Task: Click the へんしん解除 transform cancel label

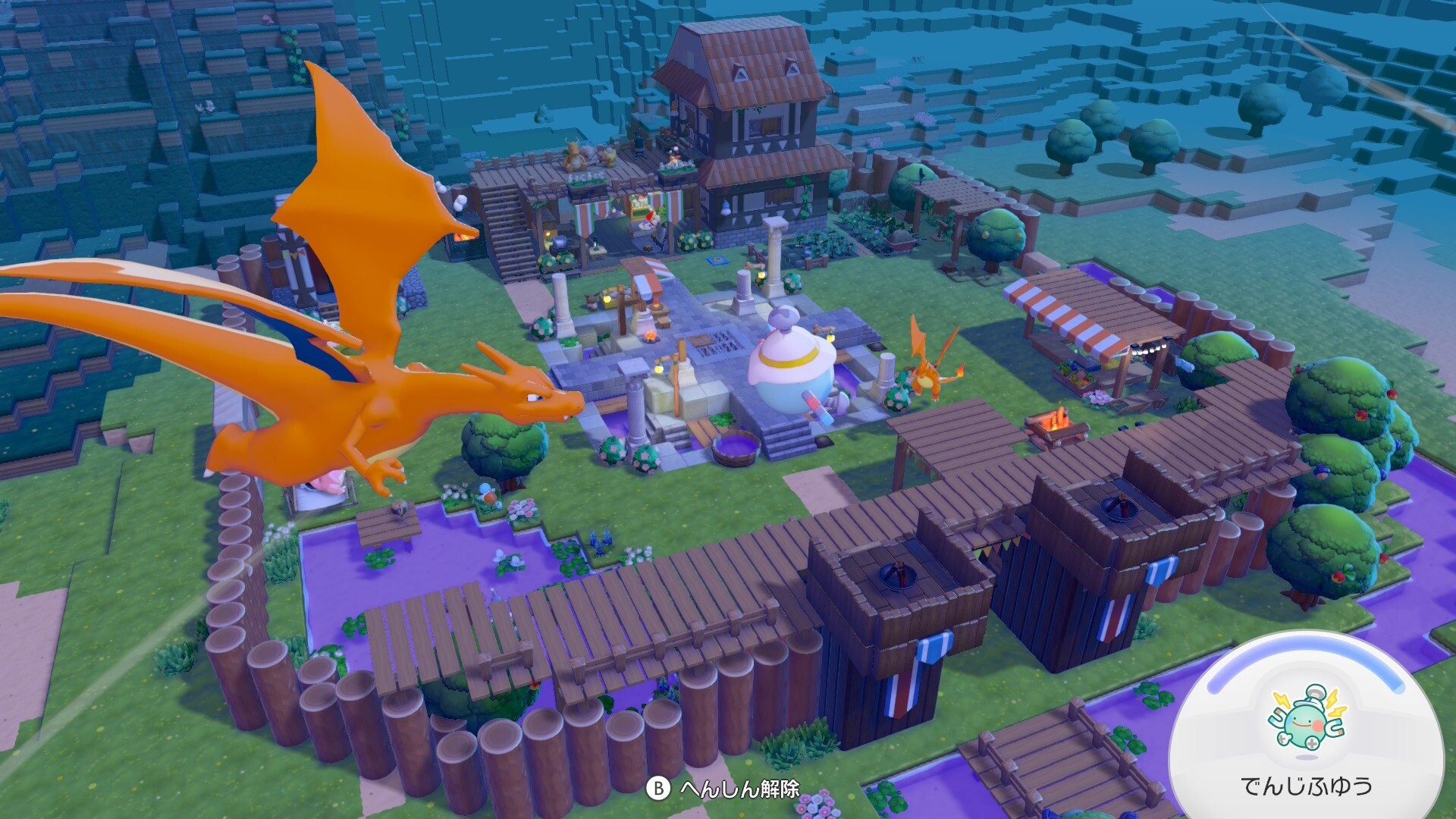Action: pyautogui.click(x=739, y=789)
